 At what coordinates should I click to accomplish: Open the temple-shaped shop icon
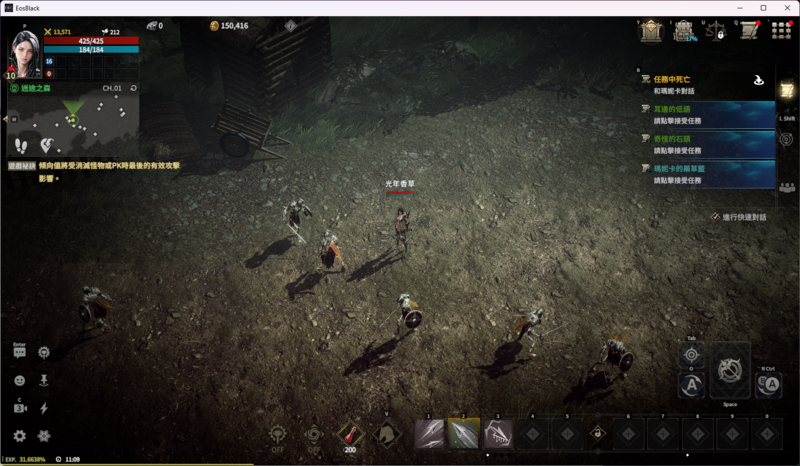coord(651,32)
